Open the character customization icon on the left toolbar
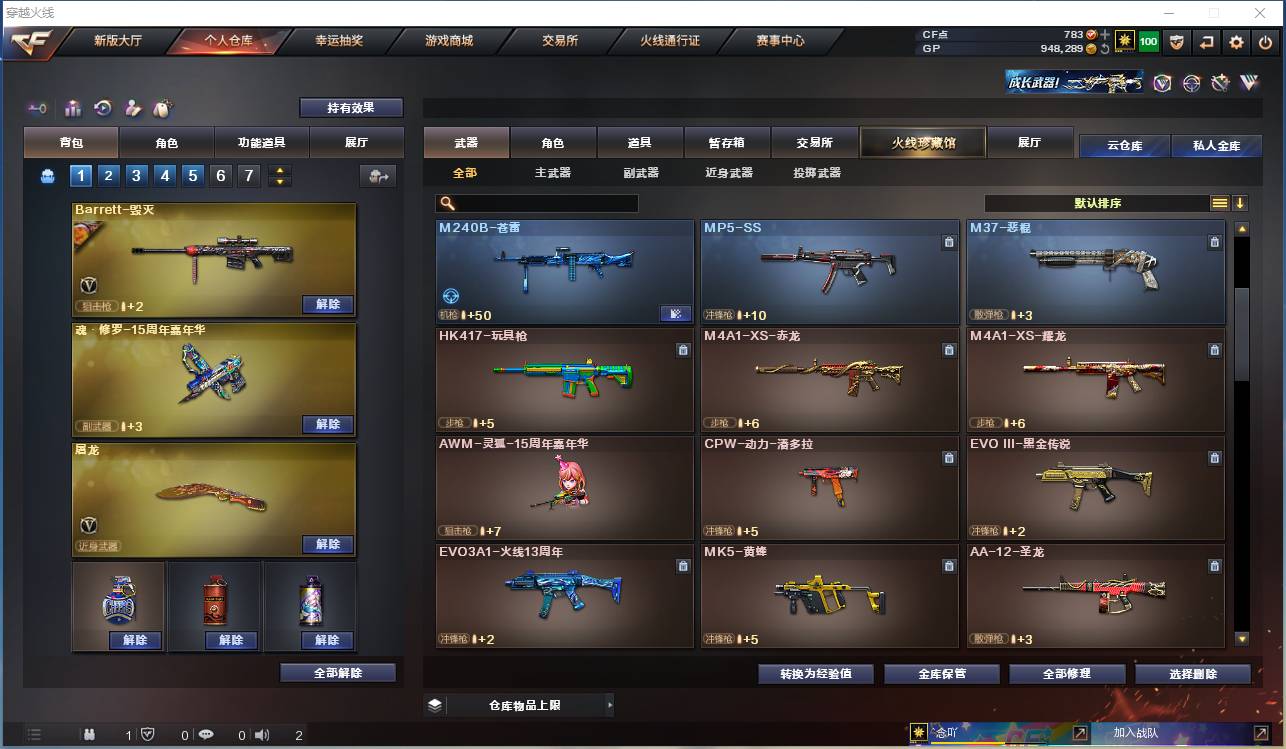The width and height of the screenshot is (1286, 749). [133, 107]
